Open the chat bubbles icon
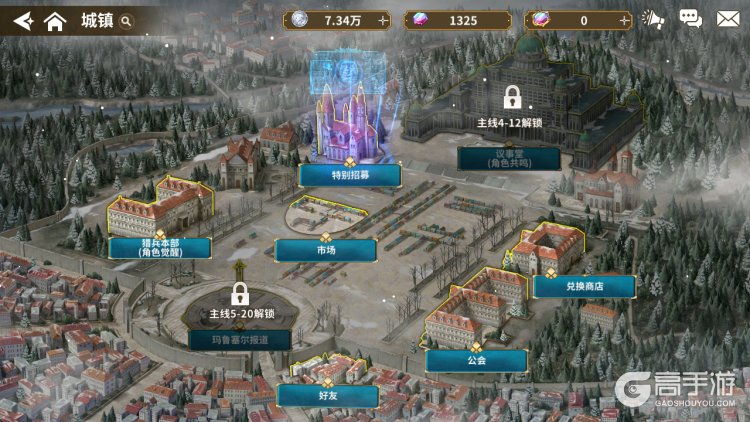The width and height of the screenshot is (750, 422). point(690,19)
